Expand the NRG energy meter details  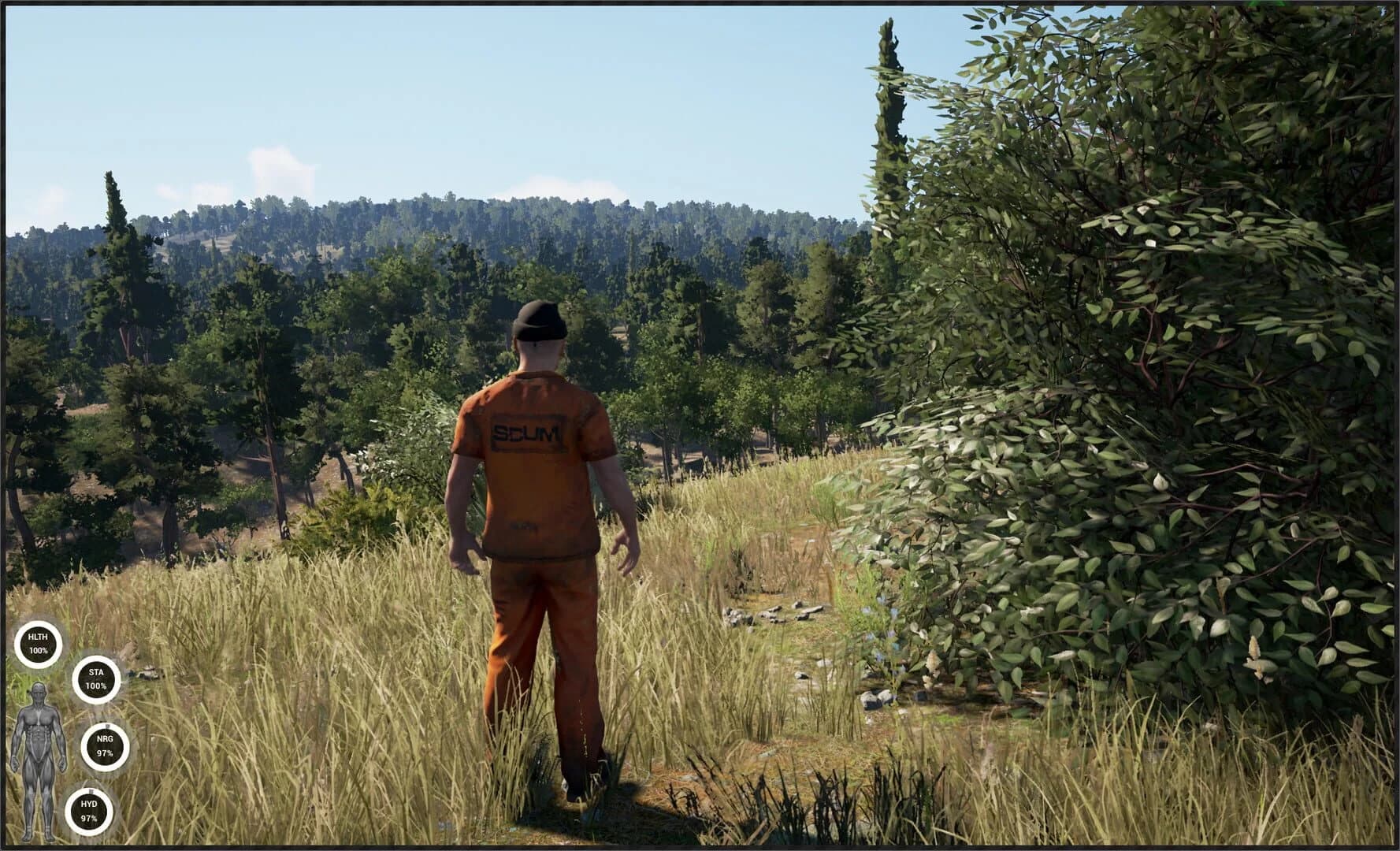[x=105, y=745]
